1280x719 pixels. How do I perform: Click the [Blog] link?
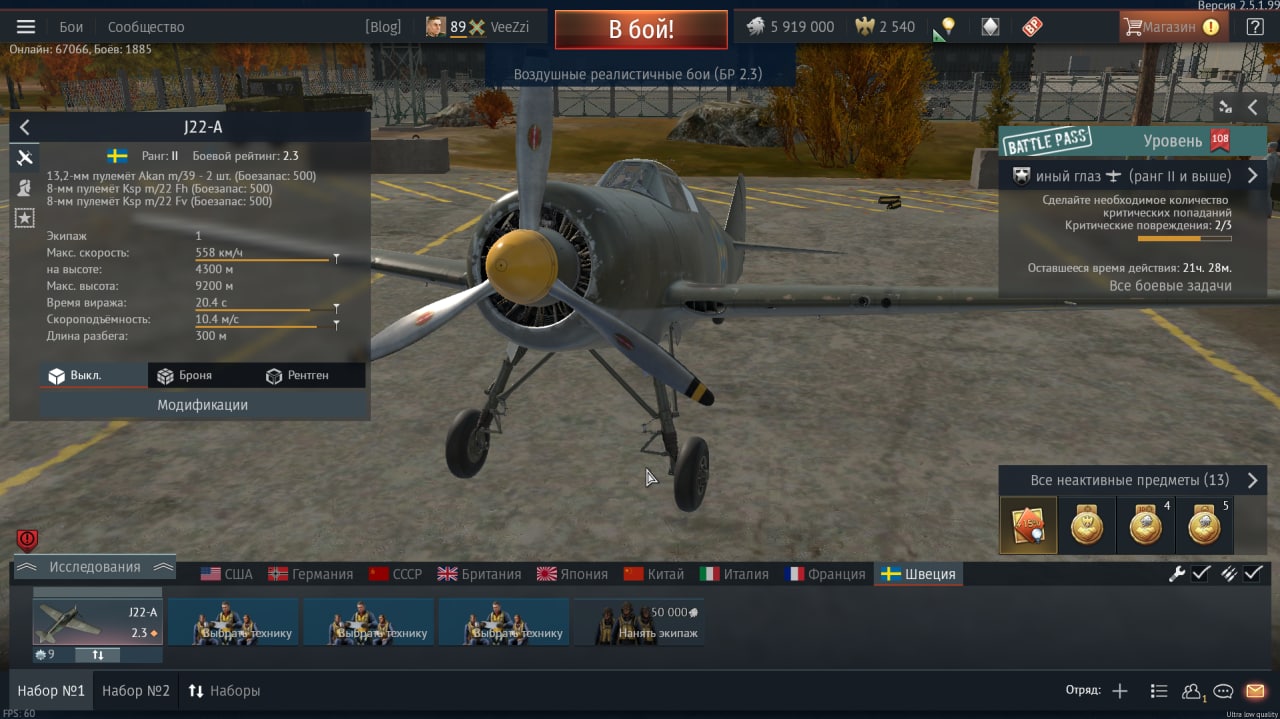click(x=383, y=27)
